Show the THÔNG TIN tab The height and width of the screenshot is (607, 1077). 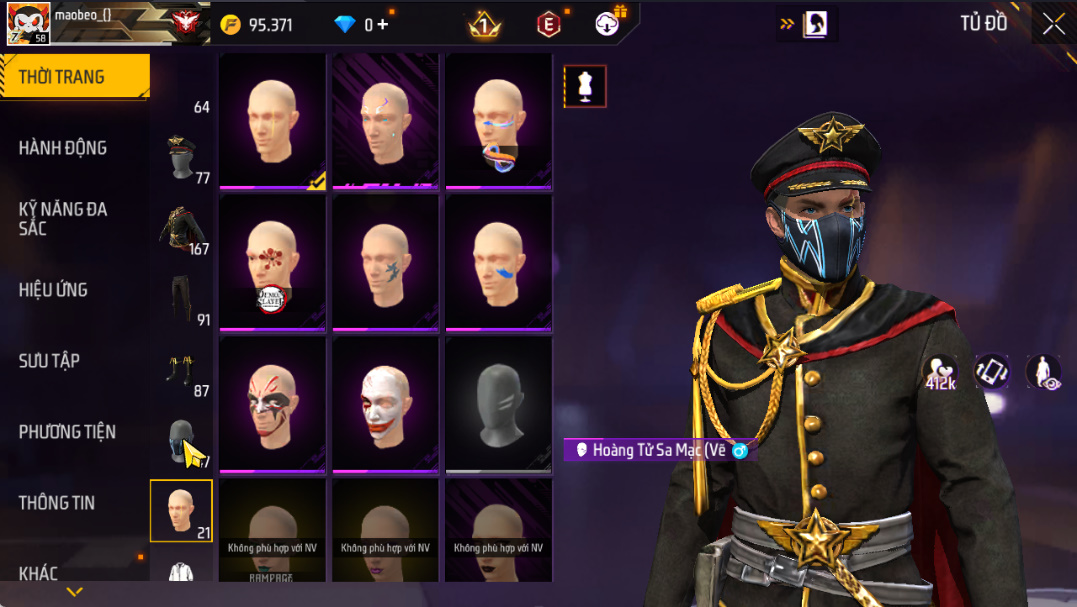pos(57,503)
